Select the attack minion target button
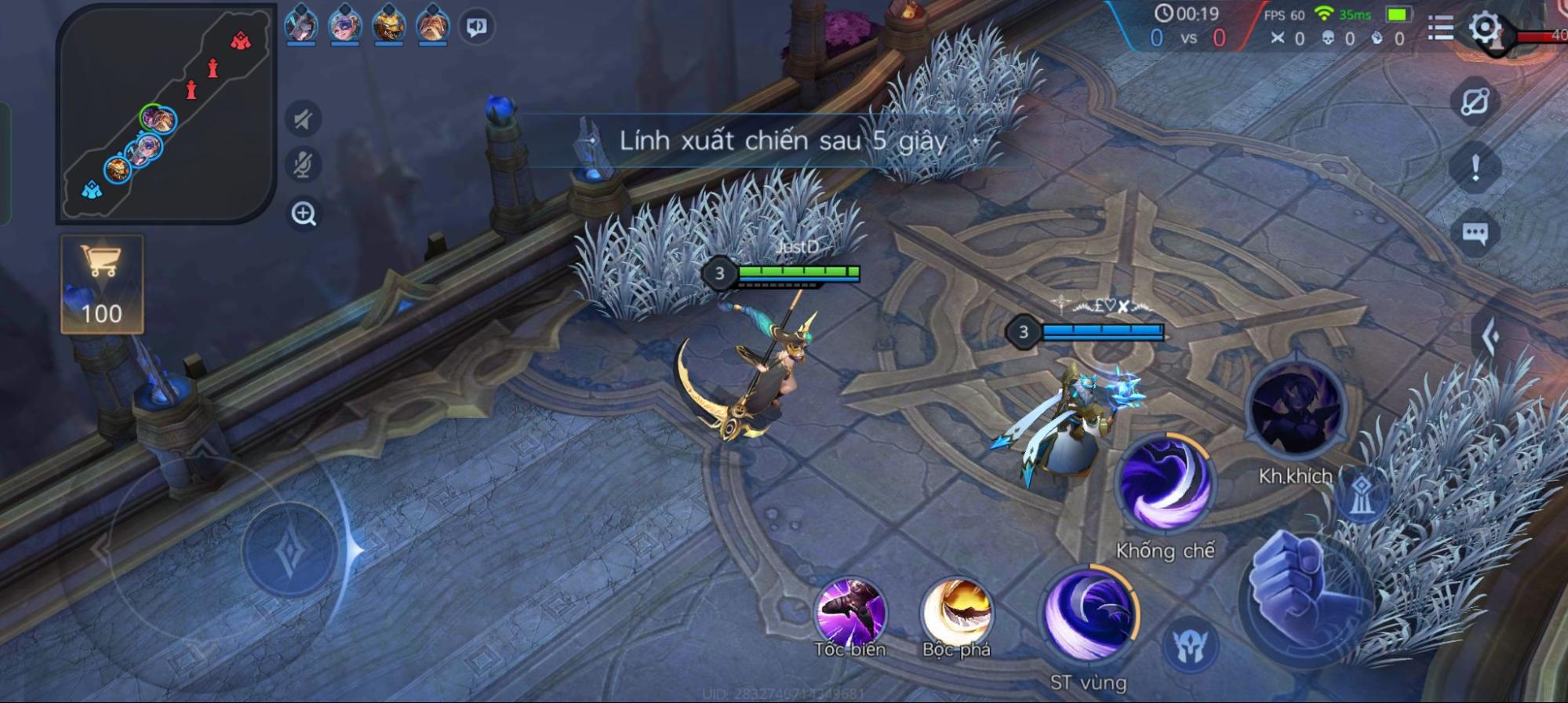This screenshot has height=703, width=1568. [1190, 646]
